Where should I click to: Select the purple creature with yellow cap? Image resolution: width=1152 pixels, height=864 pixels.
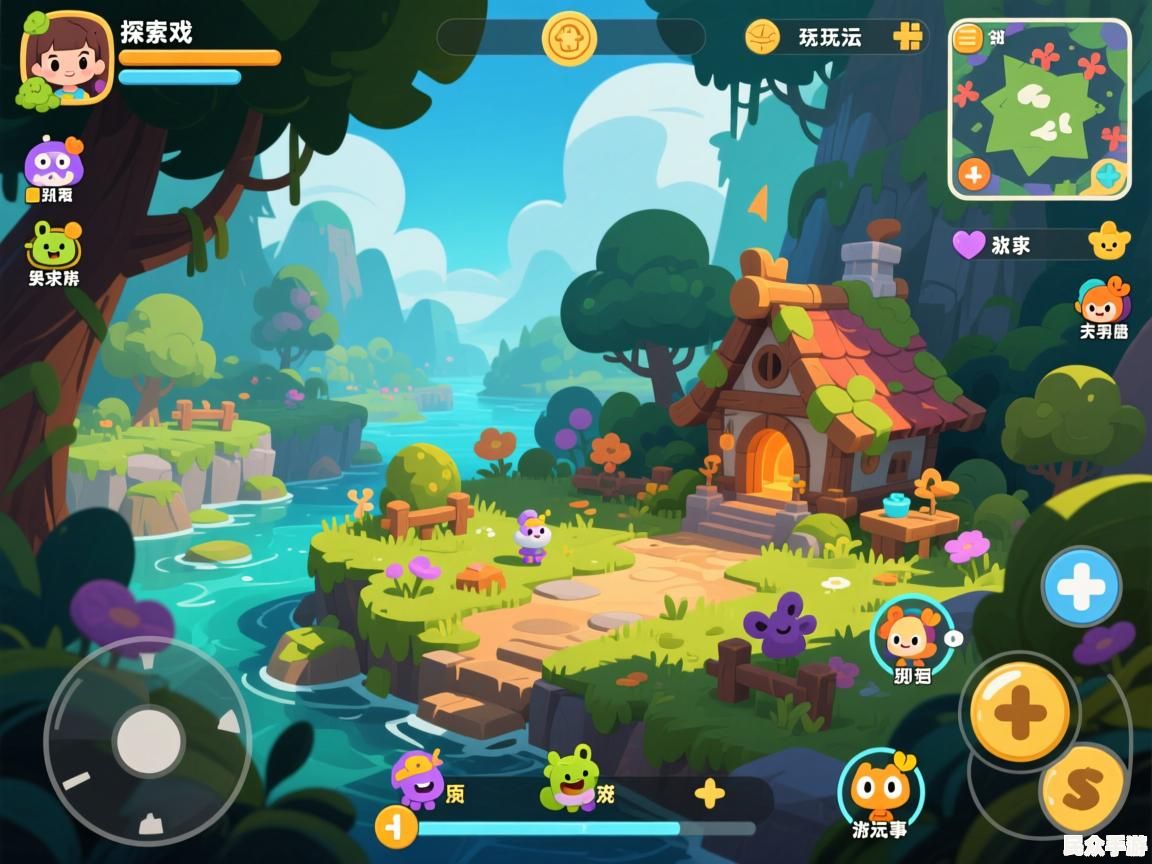pos(418,780)
